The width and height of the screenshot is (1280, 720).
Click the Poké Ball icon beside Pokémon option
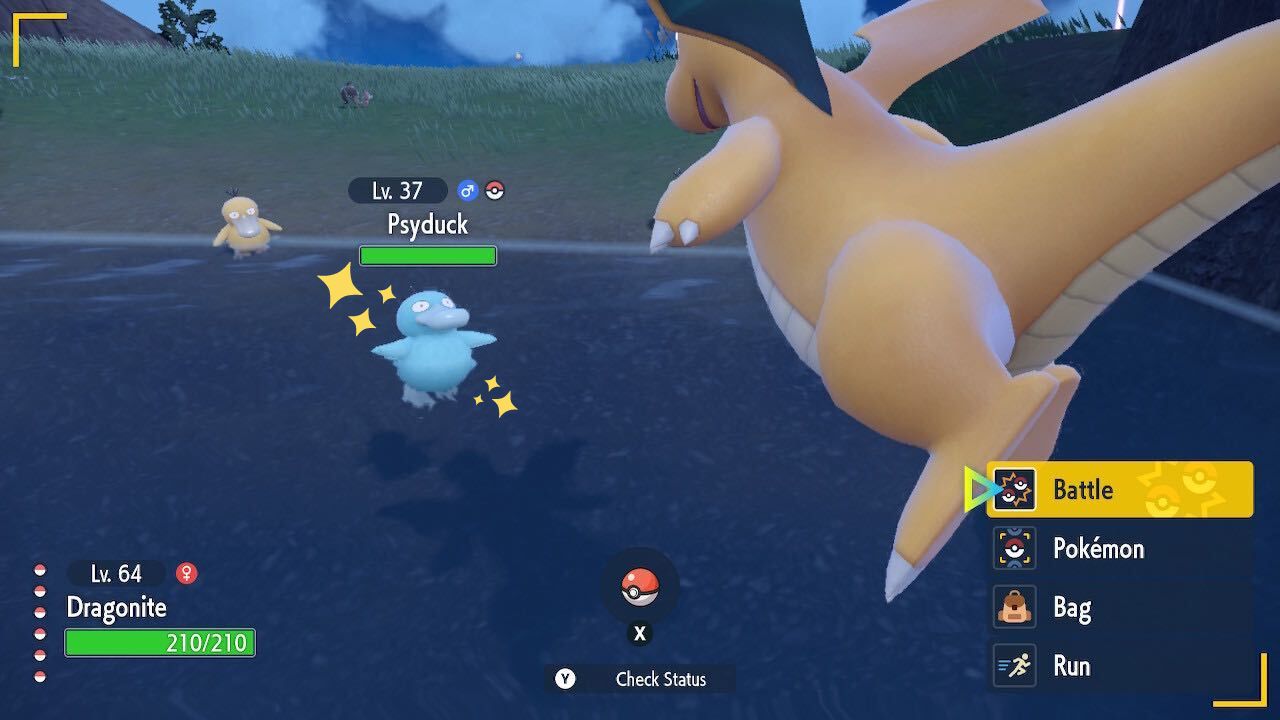point(1014,549)
